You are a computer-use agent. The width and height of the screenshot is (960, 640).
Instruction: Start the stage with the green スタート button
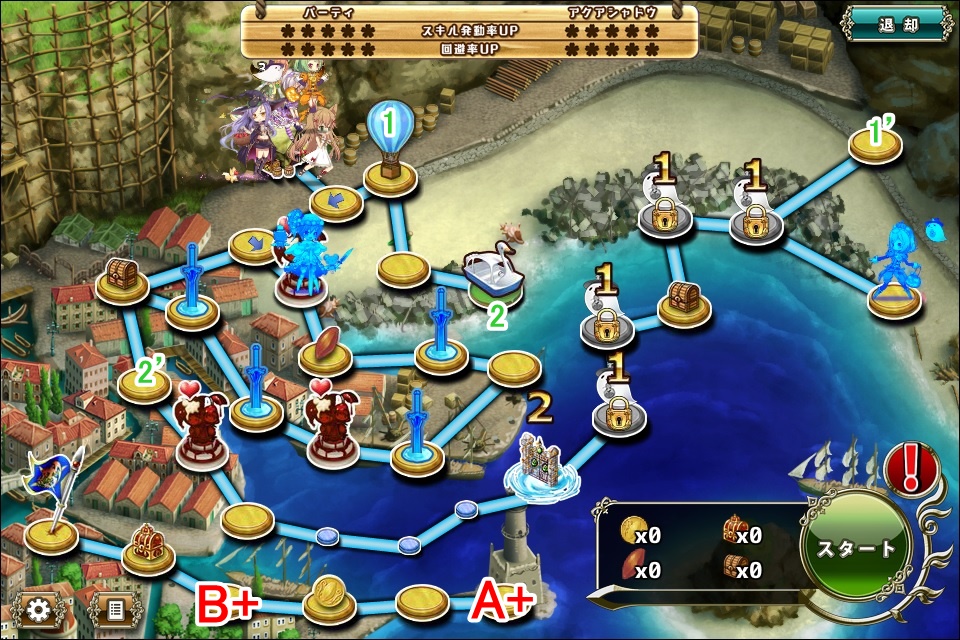[x=856, y=548]
